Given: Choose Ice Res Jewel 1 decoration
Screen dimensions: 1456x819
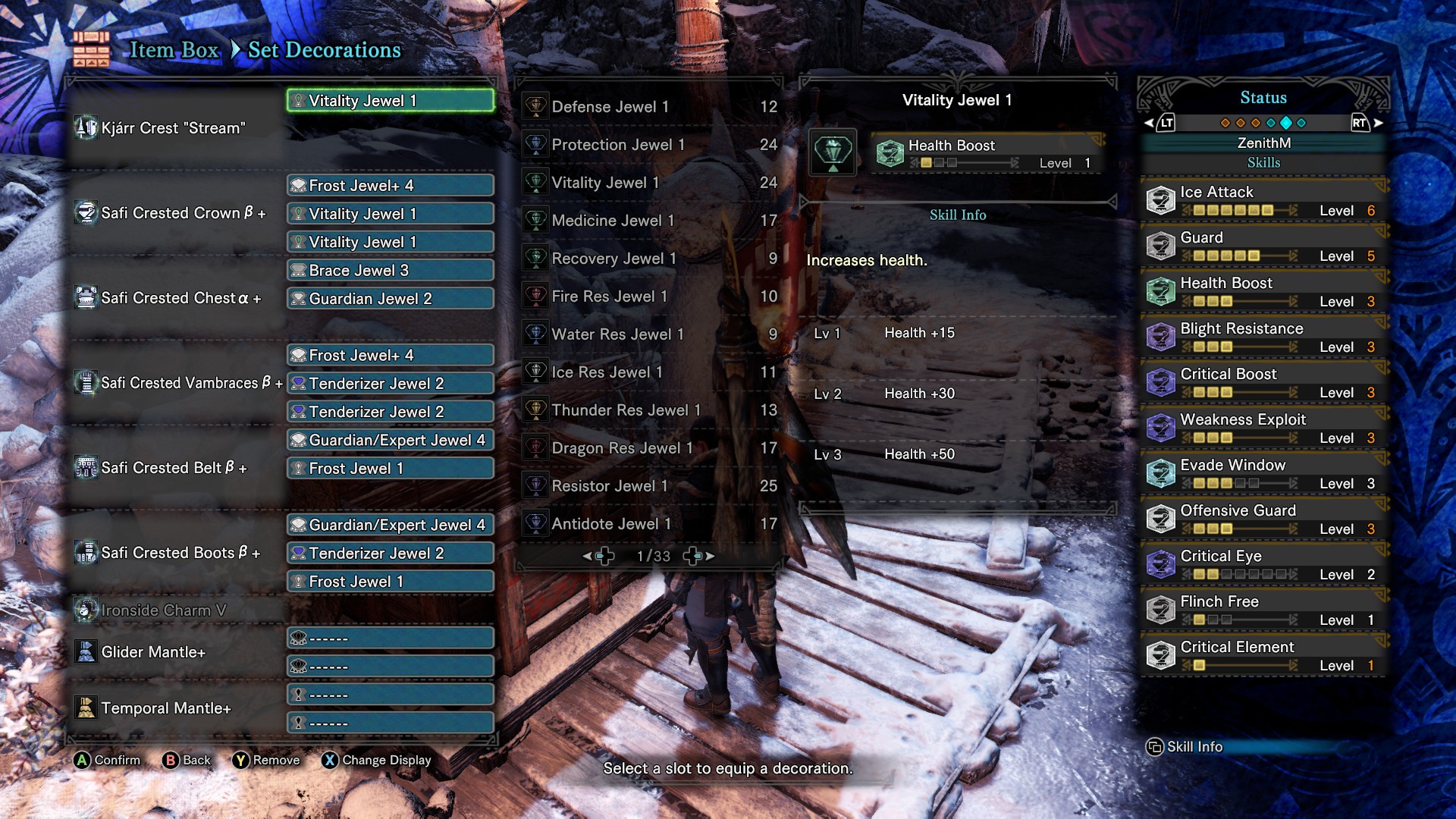Looking at the screenshot, I should [649, 372].
